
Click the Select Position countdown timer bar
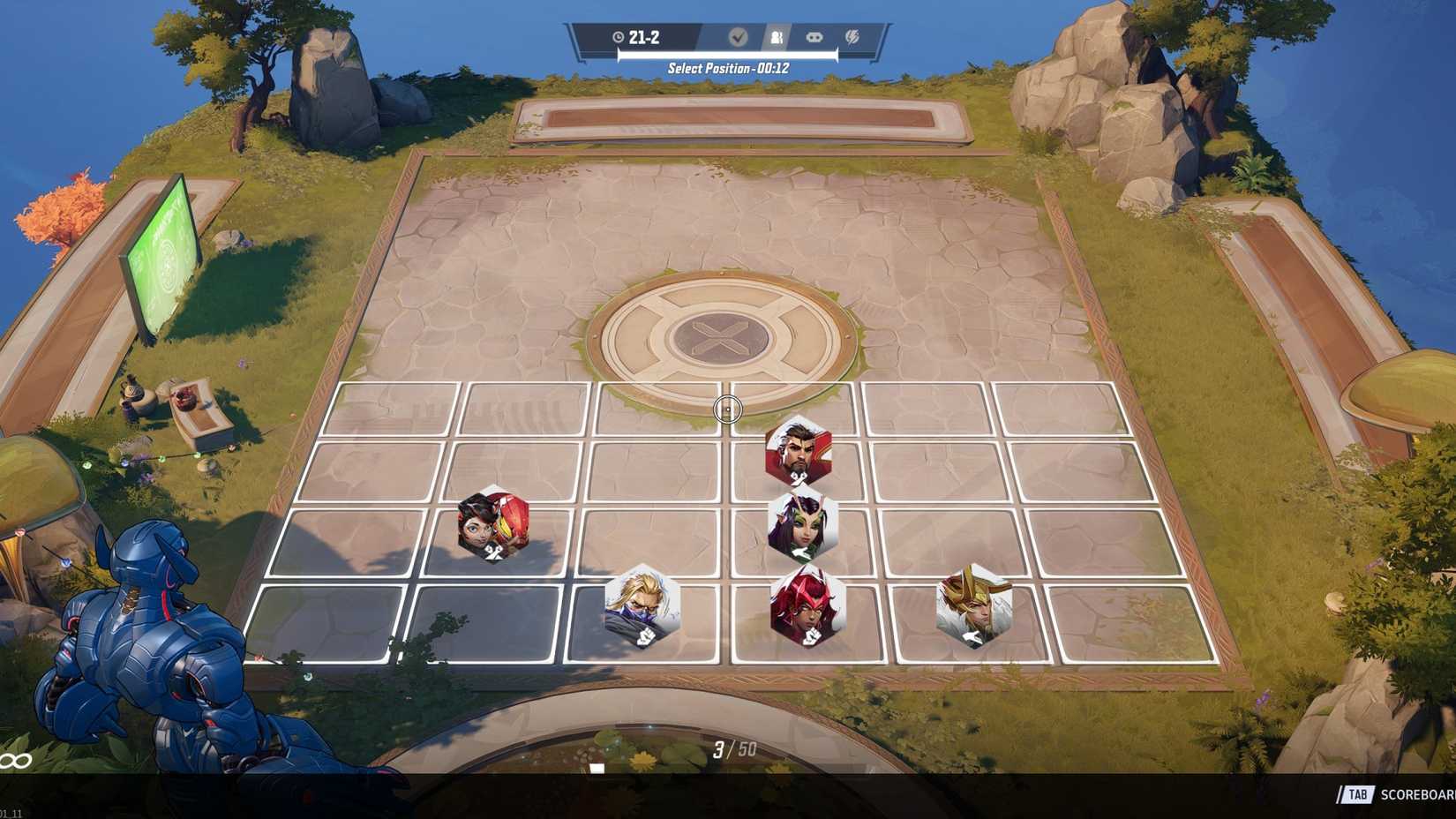[x=726, y=56]
